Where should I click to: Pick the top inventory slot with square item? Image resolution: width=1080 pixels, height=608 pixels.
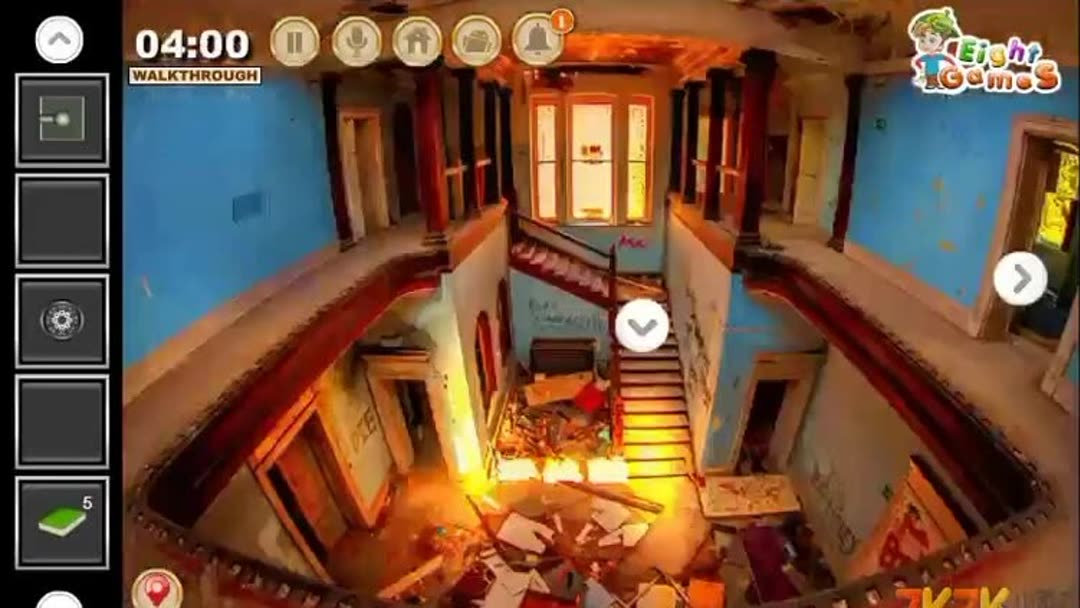[62, 120]
